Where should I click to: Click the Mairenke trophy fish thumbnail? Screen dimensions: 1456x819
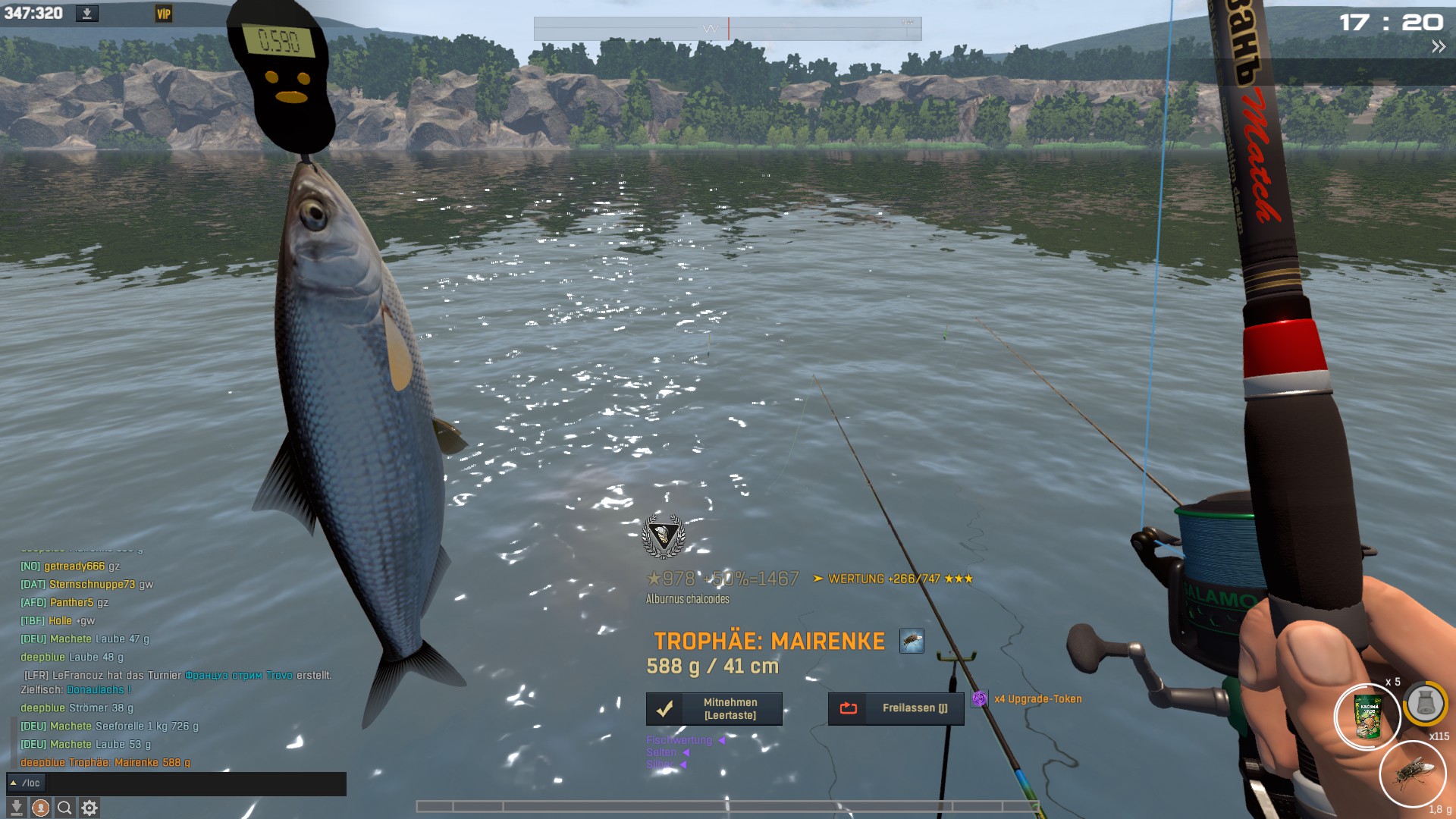point(912,641)
